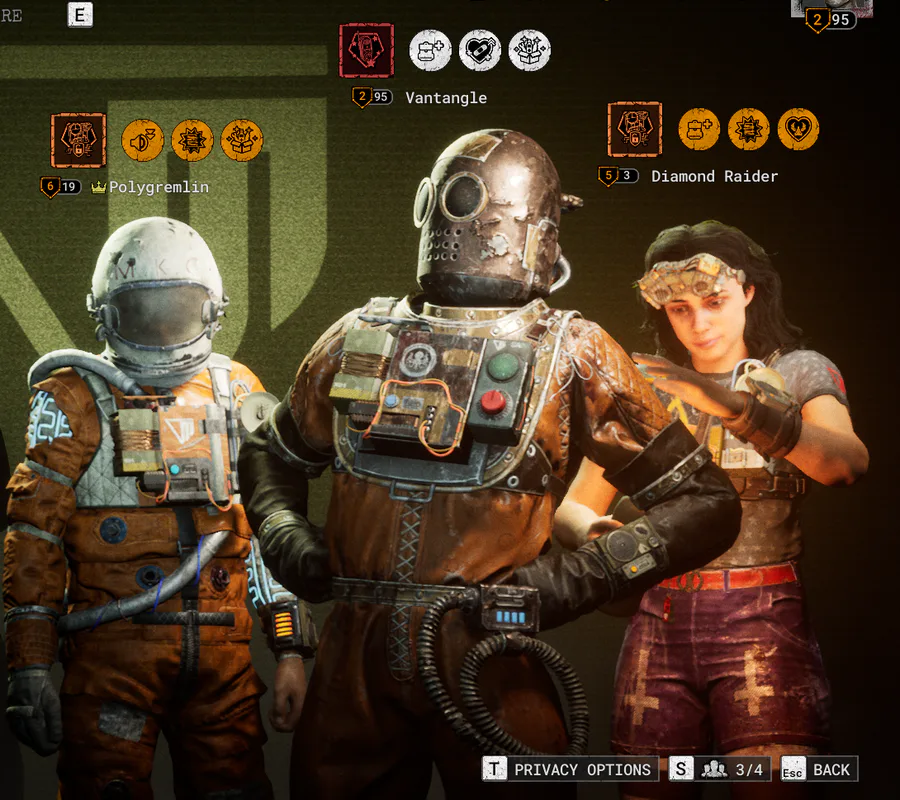Go back with the Back button

click(x=819, y=769)
